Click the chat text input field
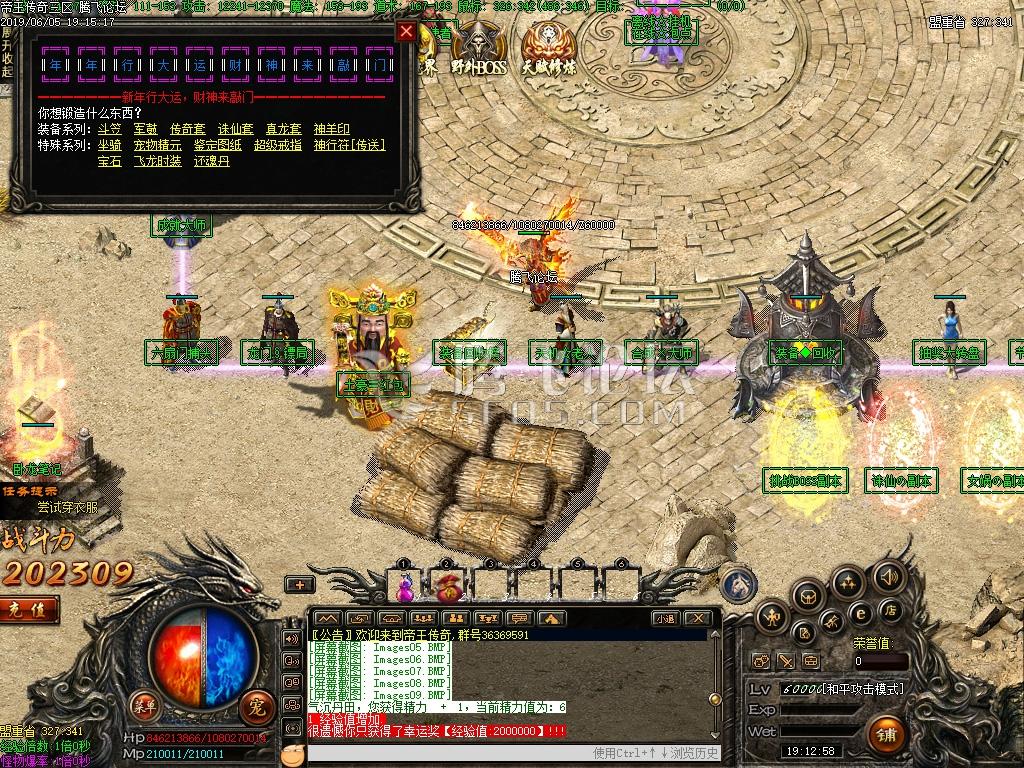The width and height of the screenshot is (1024, 768). pyautogui.click(x=440, y=753)
